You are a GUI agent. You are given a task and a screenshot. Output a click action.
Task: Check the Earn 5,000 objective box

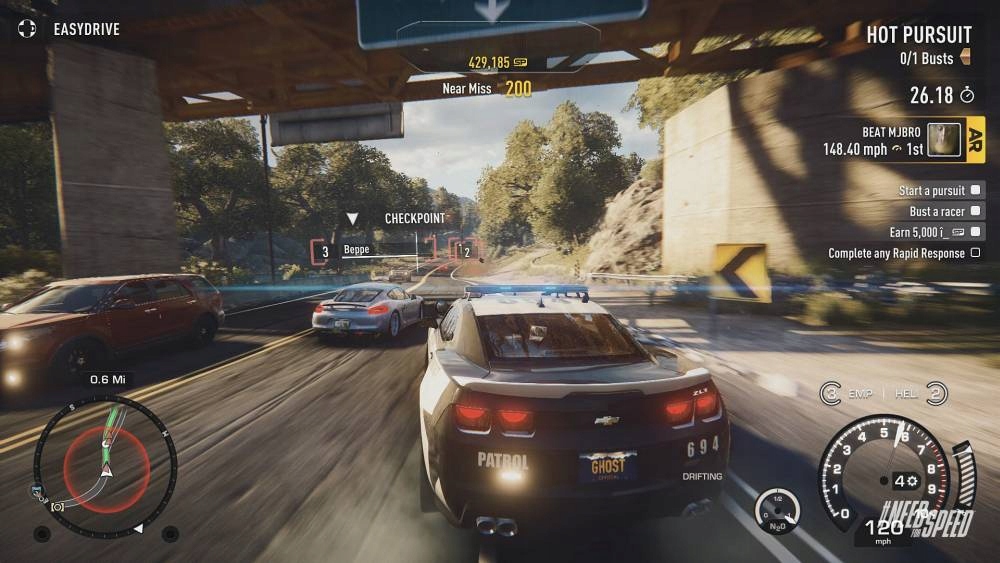[976, 232]
